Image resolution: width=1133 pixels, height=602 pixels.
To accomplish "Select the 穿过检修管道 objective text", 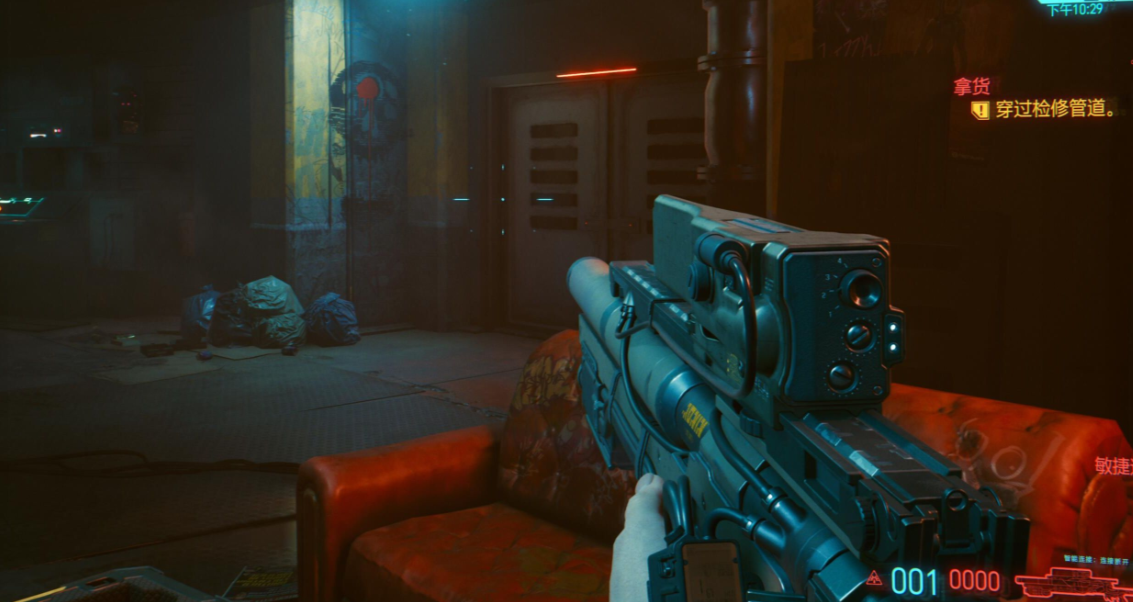I will pyautogui.click(x=1056, y=110).
